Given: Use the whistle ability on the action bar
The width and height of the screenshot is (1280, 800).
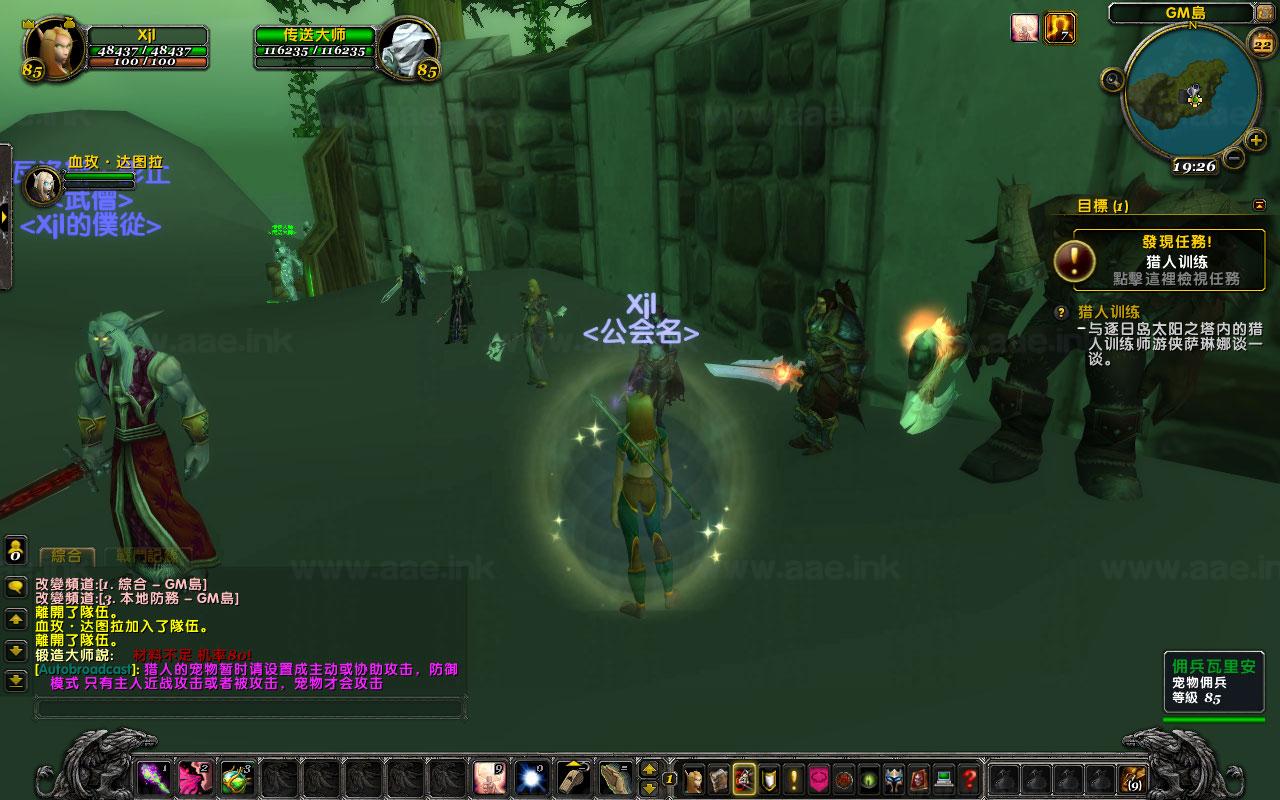Looking at the screenshot, I should [571, 777].
